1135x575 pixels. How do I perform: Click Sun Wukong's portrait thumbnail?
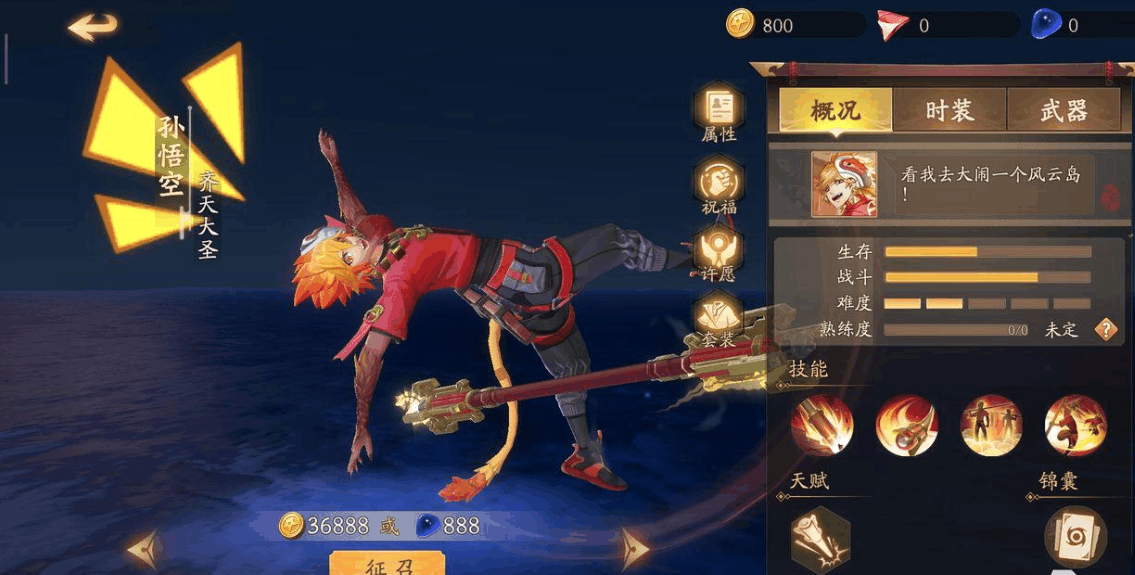pyautogui.click(x=844, y=185)
